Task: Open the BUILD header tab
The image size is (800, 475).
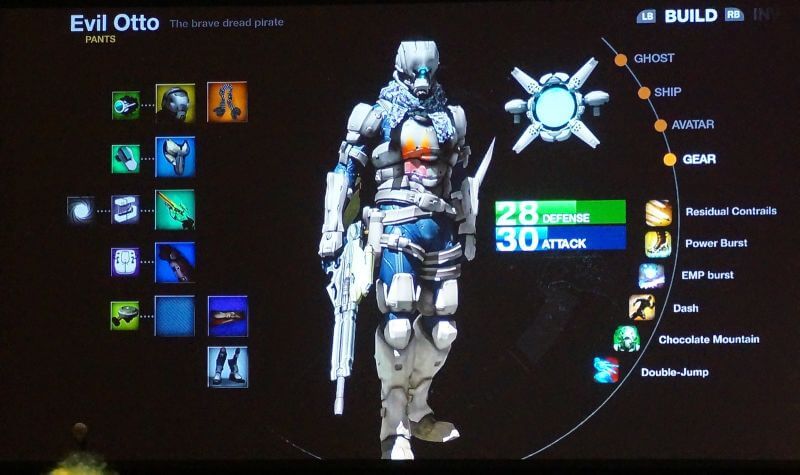Action: point(692,16)
